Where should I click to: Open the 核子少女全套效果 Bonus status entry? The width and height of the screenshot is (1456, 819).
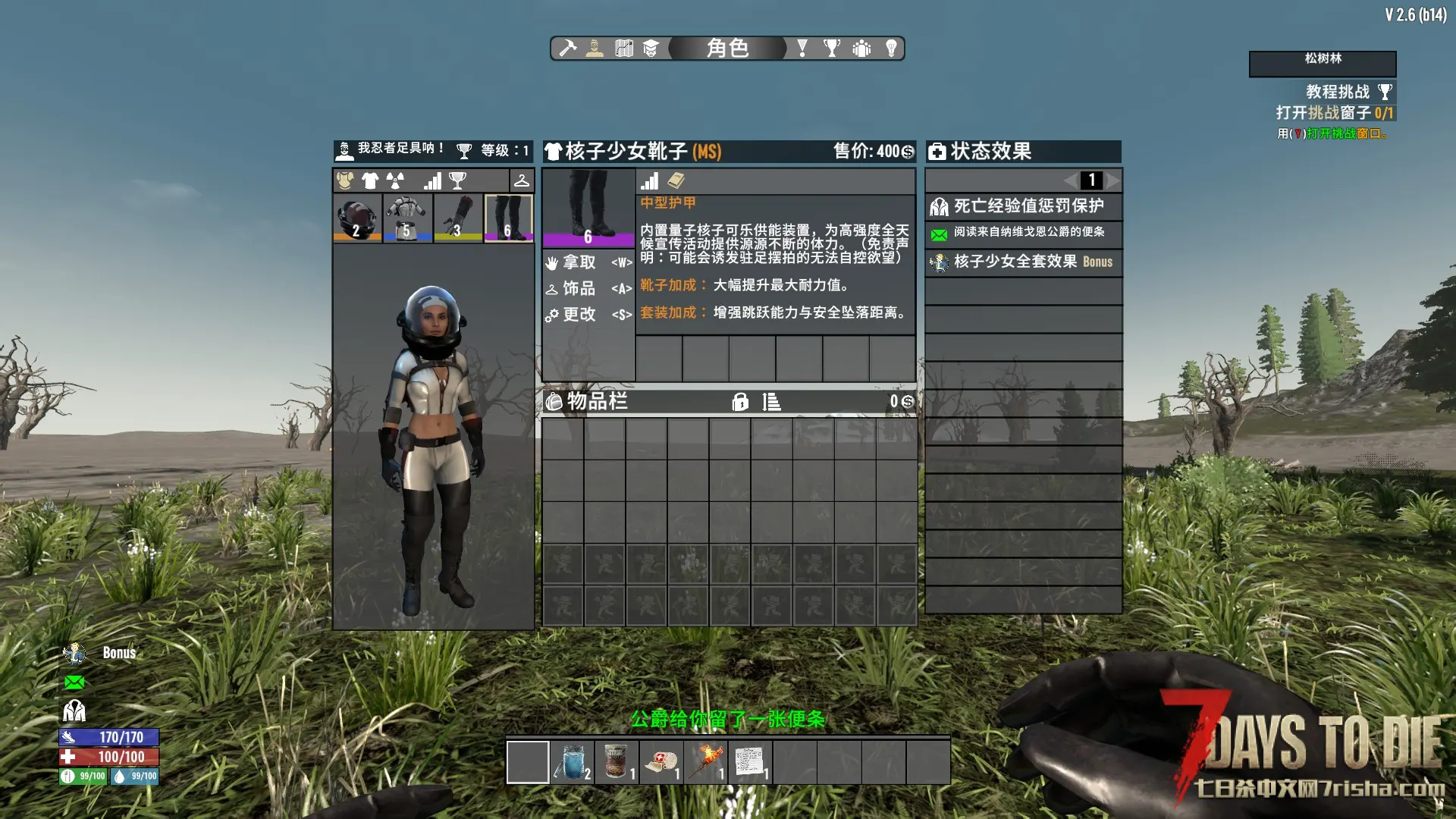point(1023,262)
